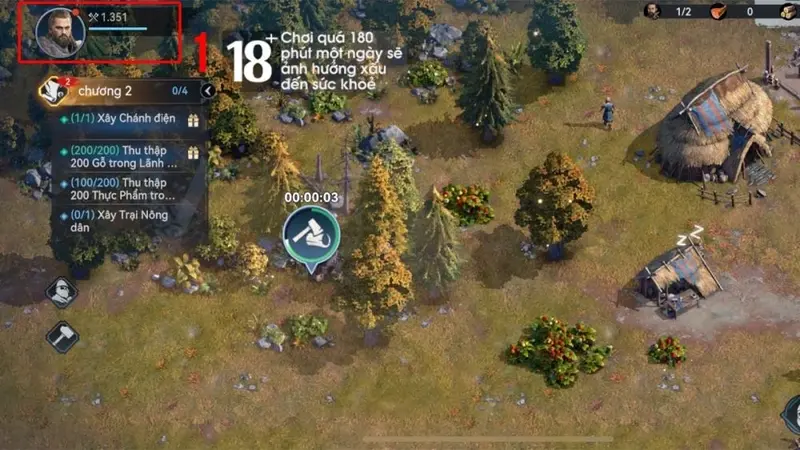The height and width of the screenshot is (450, 800).
Task: Open the hammer build menu button
Action: tap(62, 336)
